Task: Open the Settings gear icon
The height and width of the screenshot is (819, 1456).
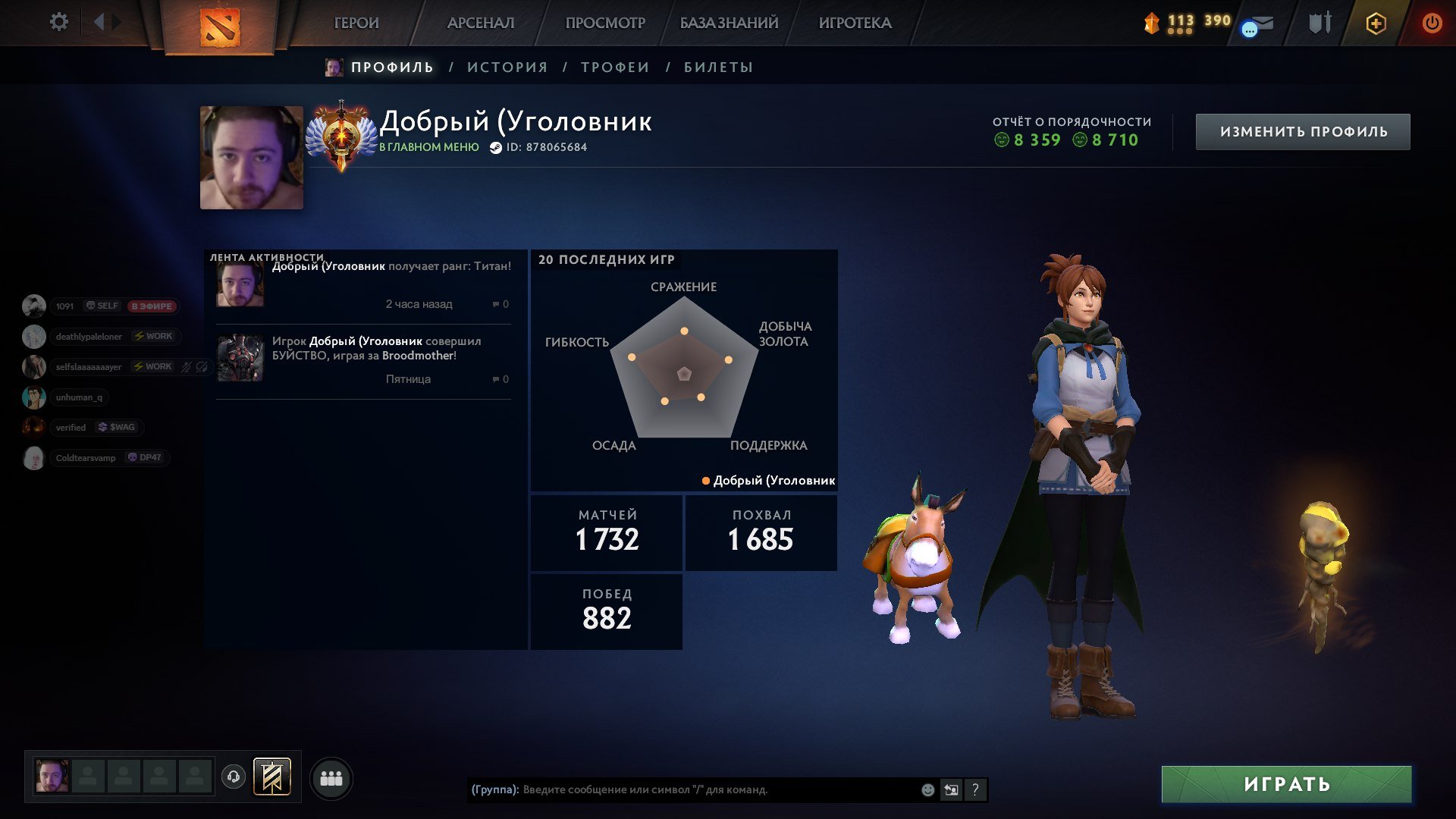Action: [59, 22]
